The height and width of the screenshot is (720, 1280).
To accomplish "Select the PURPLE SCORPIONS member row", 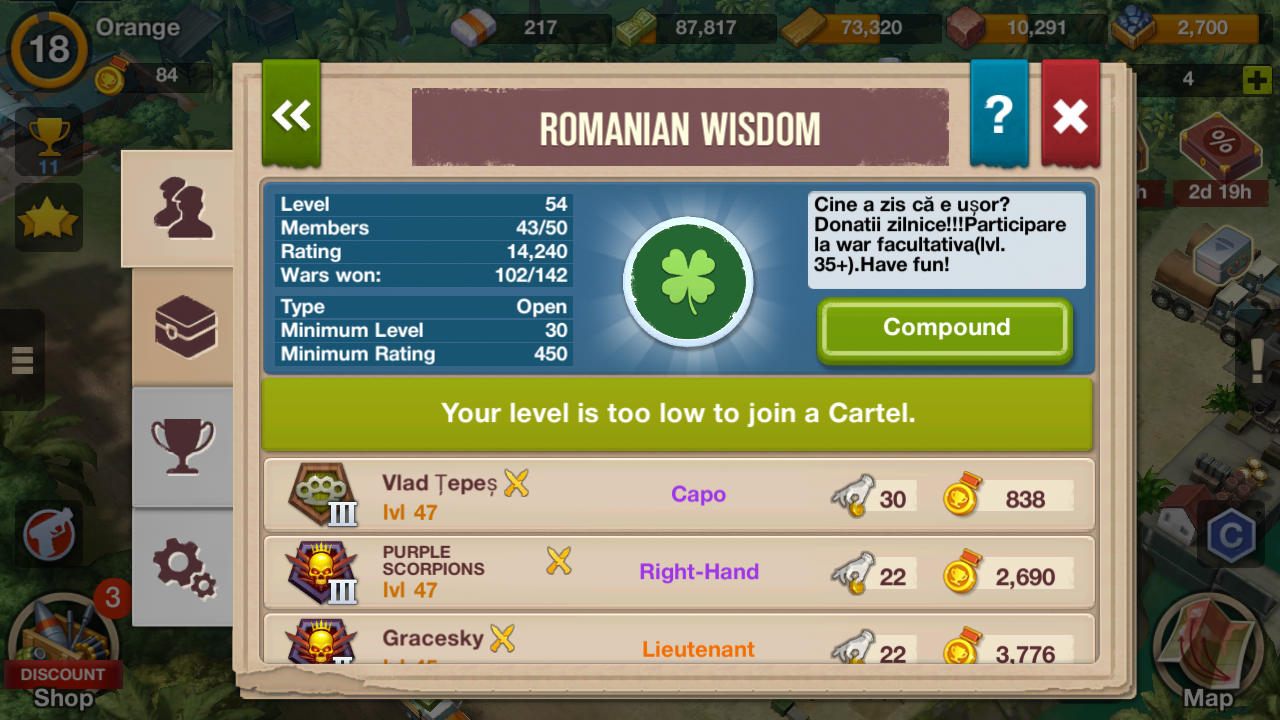I will [678, 573].
